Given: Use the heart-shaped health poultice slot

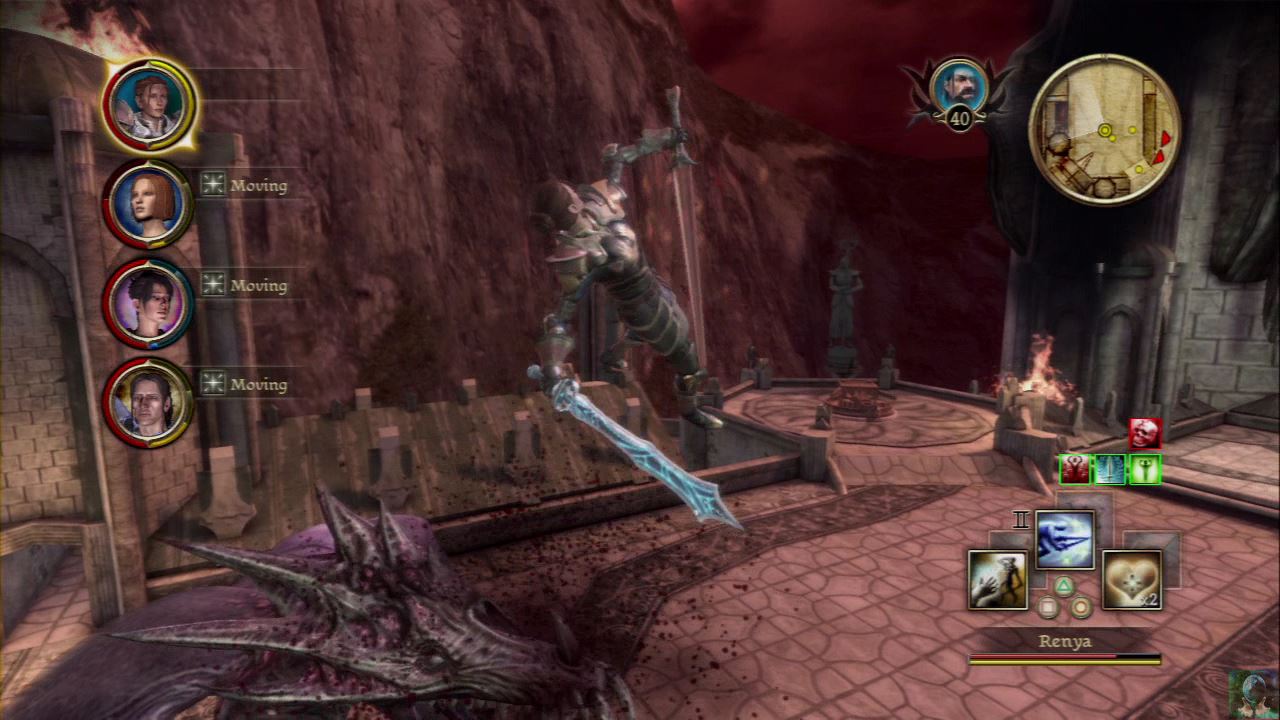Looking at the screenshot, I should click(1131, 579).
